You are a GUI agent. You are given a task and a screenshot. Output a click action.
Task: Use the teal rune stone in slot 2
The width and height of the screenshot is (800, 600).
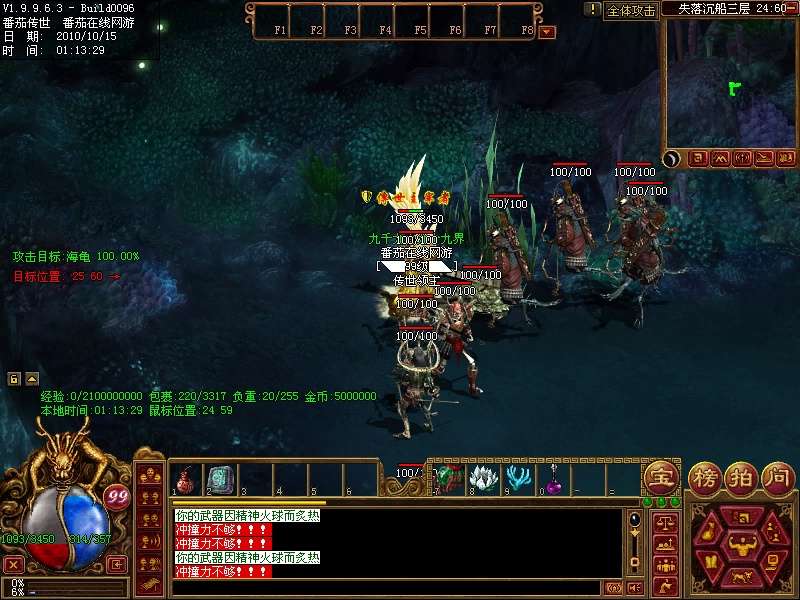(x=219, y=479)
